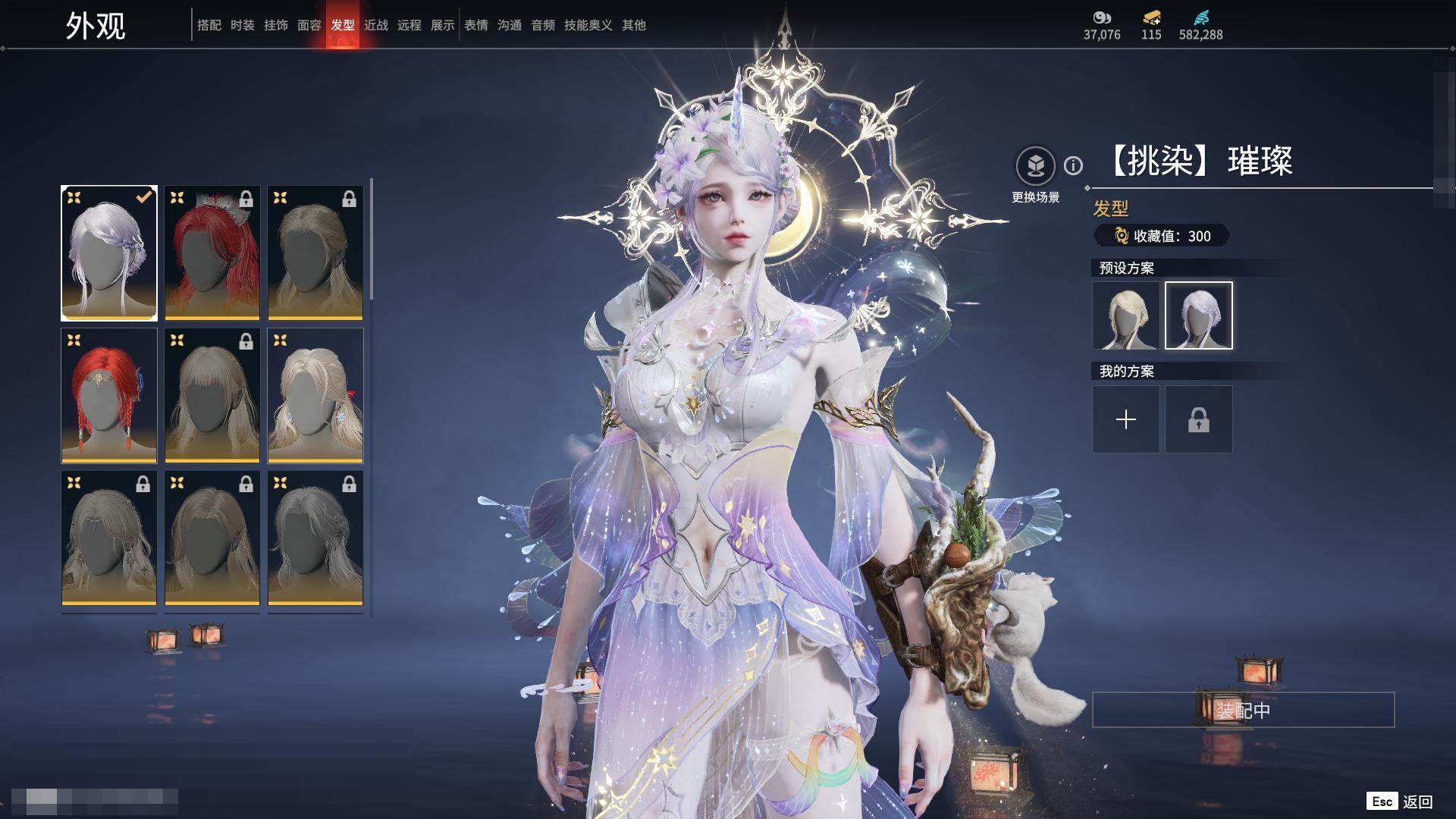Select the lavender preset hairstyle thumbnail
Screen dimensions: 1456x819
pyautogui.click(x=1199, y=315)
